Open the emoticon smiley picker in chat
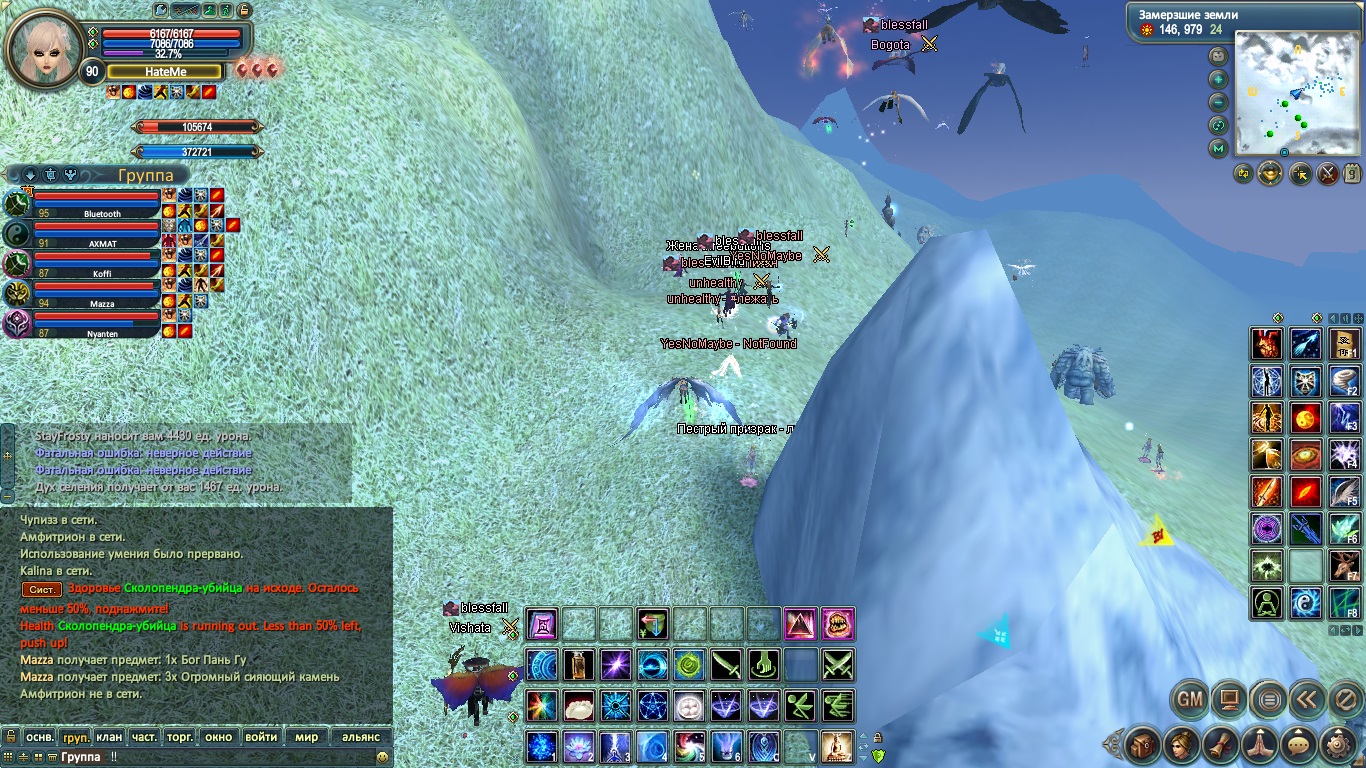Viewport: 1366px width, 768px height. pyautogui.click(x=382, y=758)
